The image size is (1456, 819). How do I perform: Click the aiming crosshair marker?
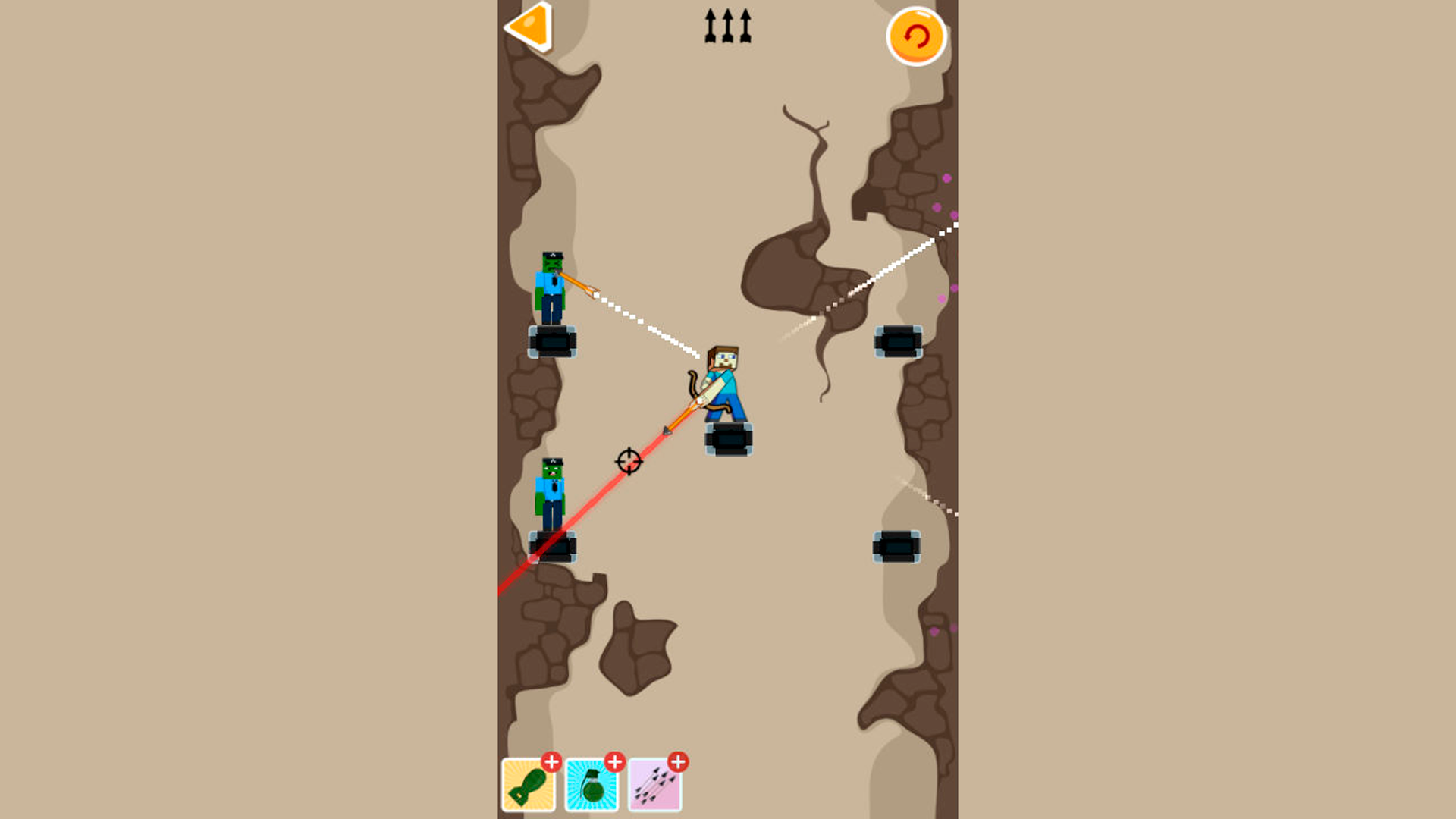tap(629, 461)
